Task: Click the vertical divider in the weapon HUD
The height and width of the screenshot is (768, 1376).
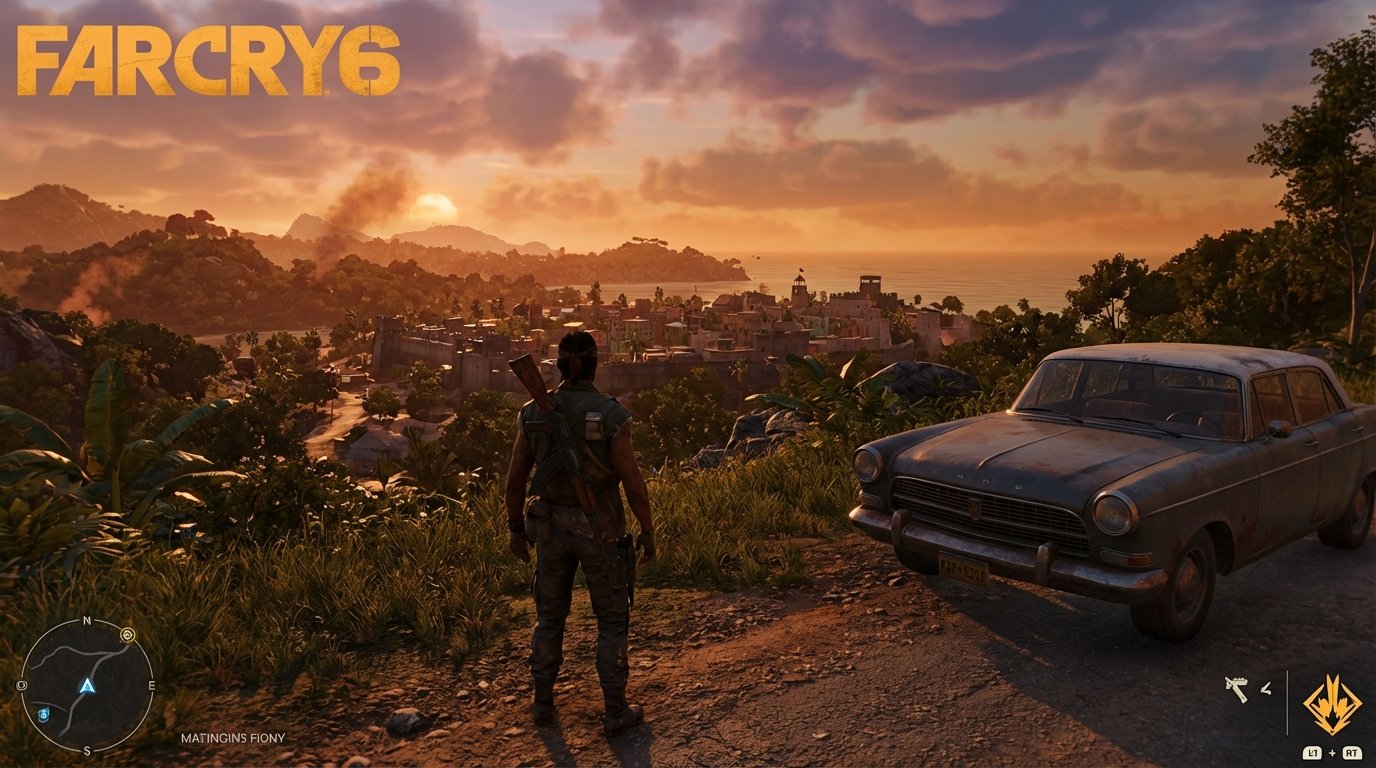Action: coord(1287,702)
